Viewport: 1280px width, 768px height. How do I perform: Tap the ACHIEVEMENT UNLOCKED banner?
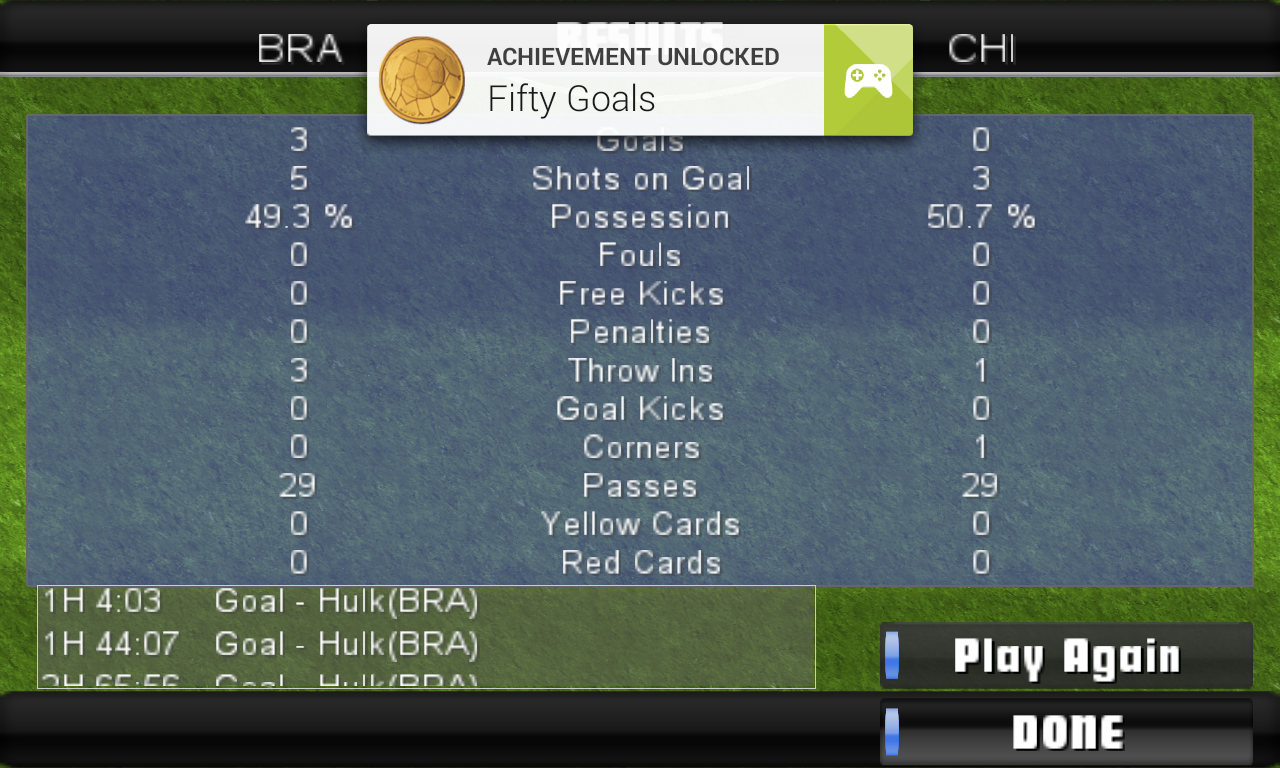632,57
